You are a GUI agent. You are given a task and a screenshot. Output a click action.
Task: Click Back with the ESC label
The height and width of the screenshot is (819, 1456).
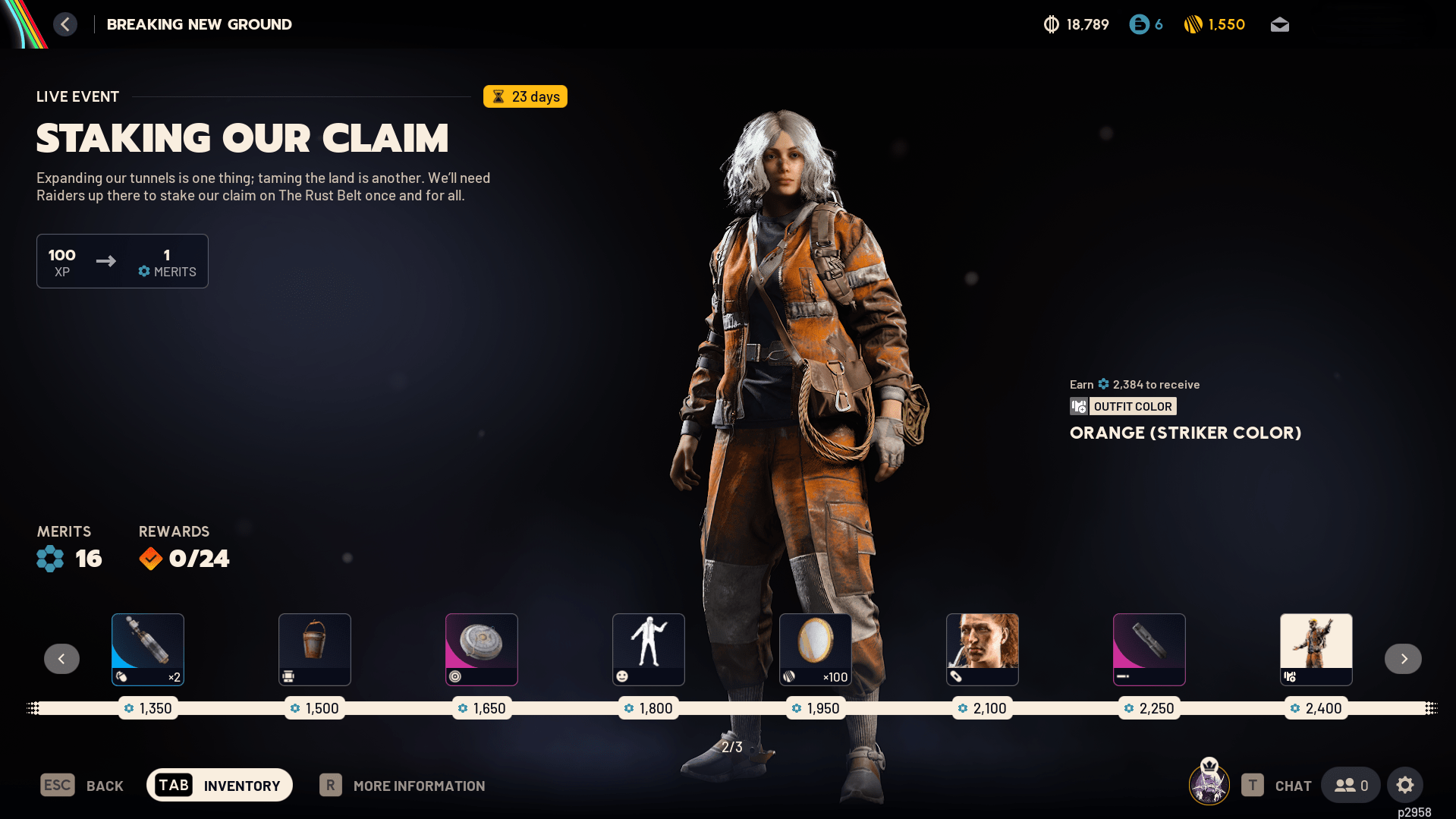(82, 785)
